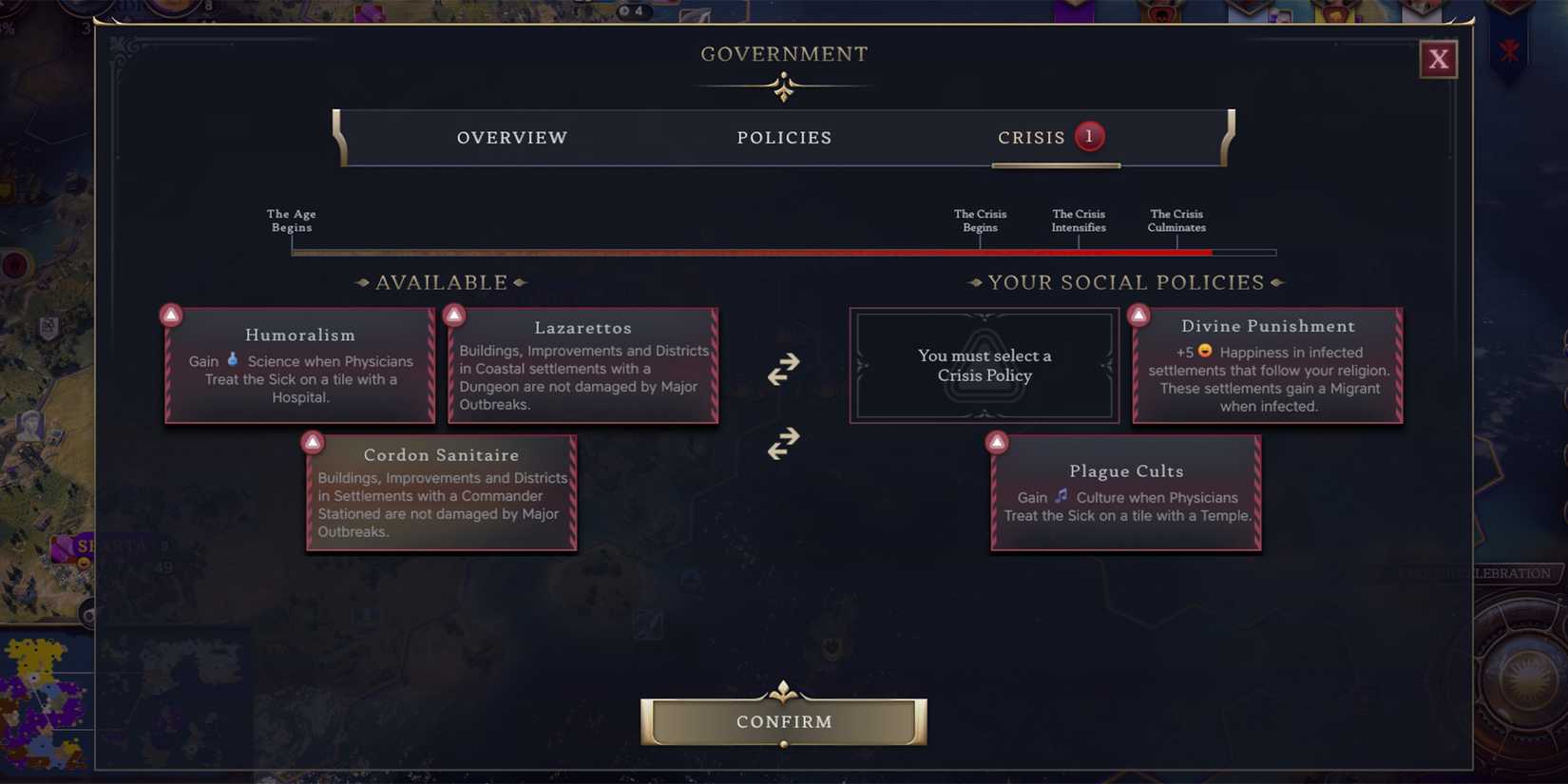The height and width of the screenshot is (784, 1568).
Task: Click the alert triangle badge on the Lazarettos card
Action: 455,314
